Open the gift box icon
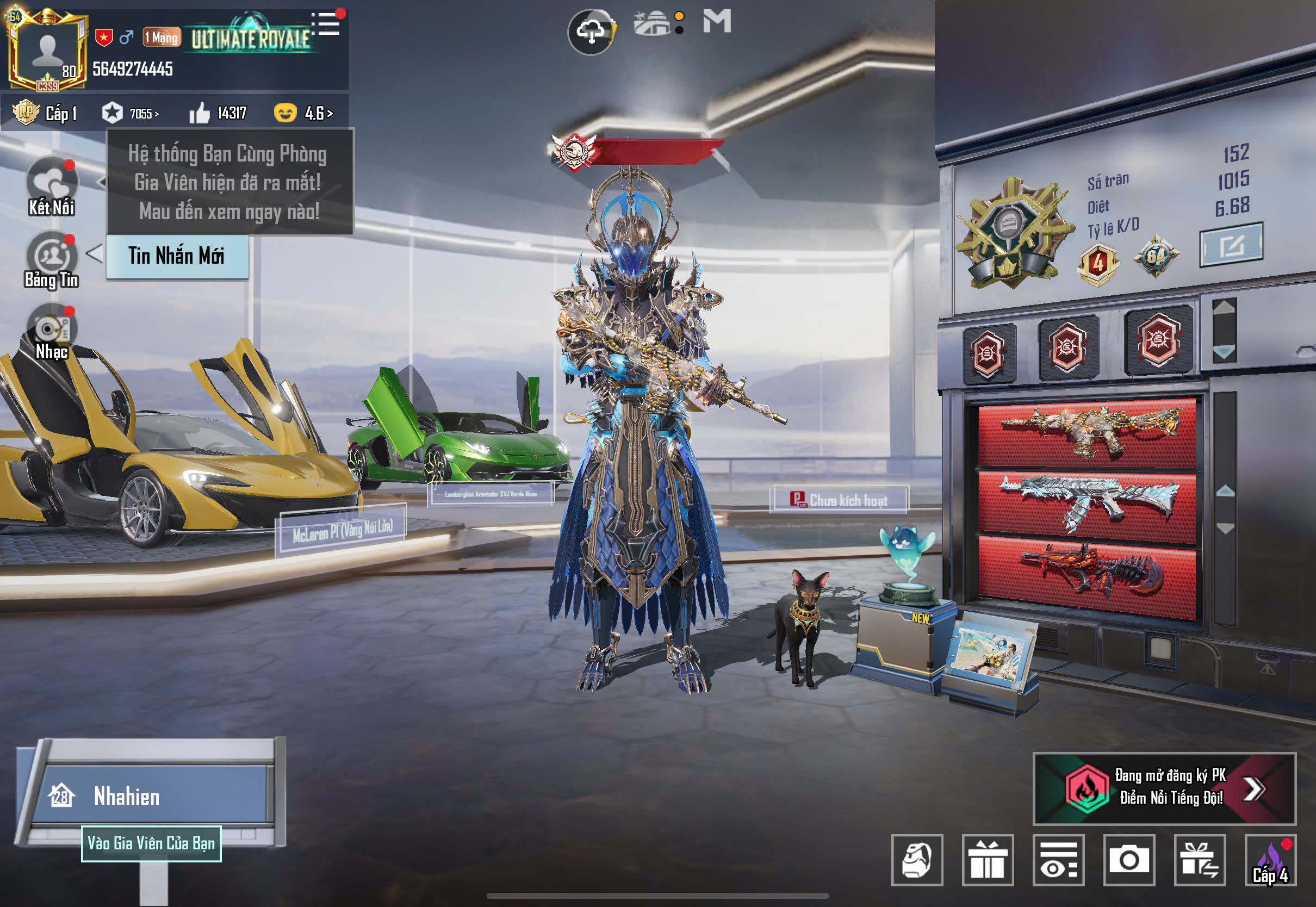This screenshot has height=907, width=1316. click(988, 860)
